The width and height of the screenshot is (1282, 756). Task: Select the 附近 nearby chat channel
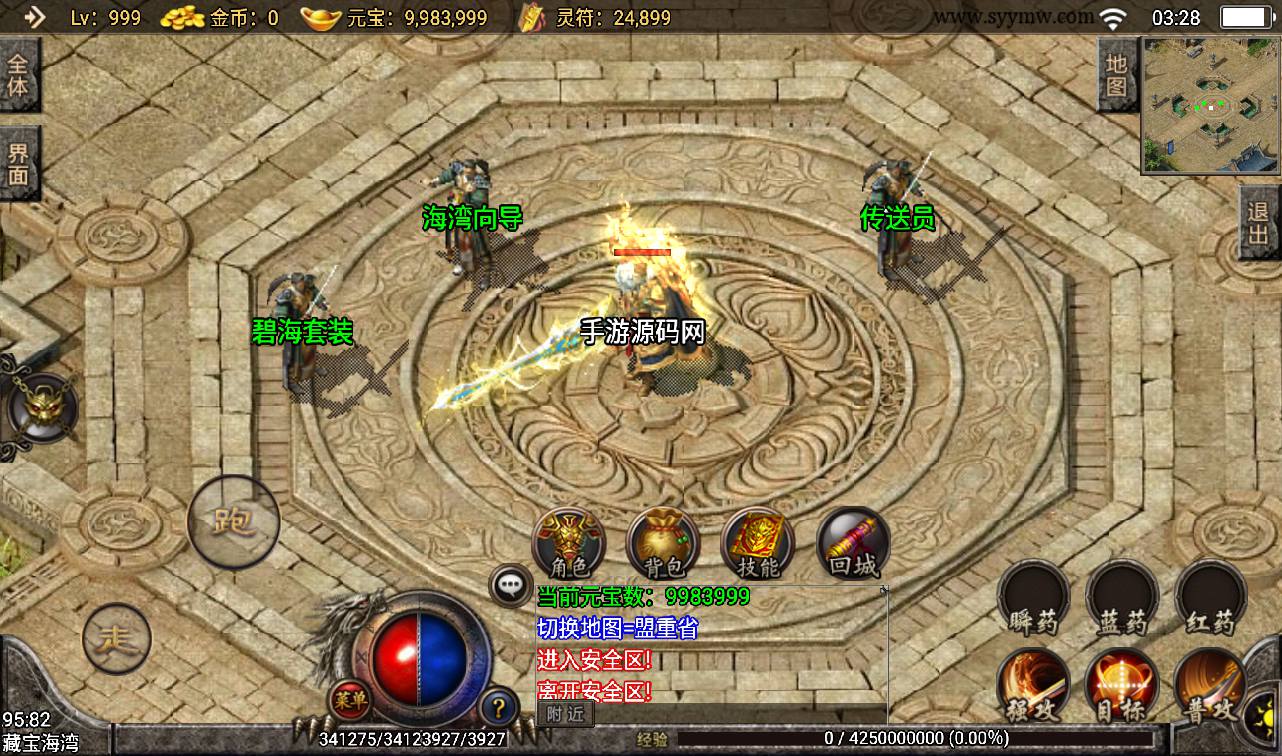click(x=565, y=713)
